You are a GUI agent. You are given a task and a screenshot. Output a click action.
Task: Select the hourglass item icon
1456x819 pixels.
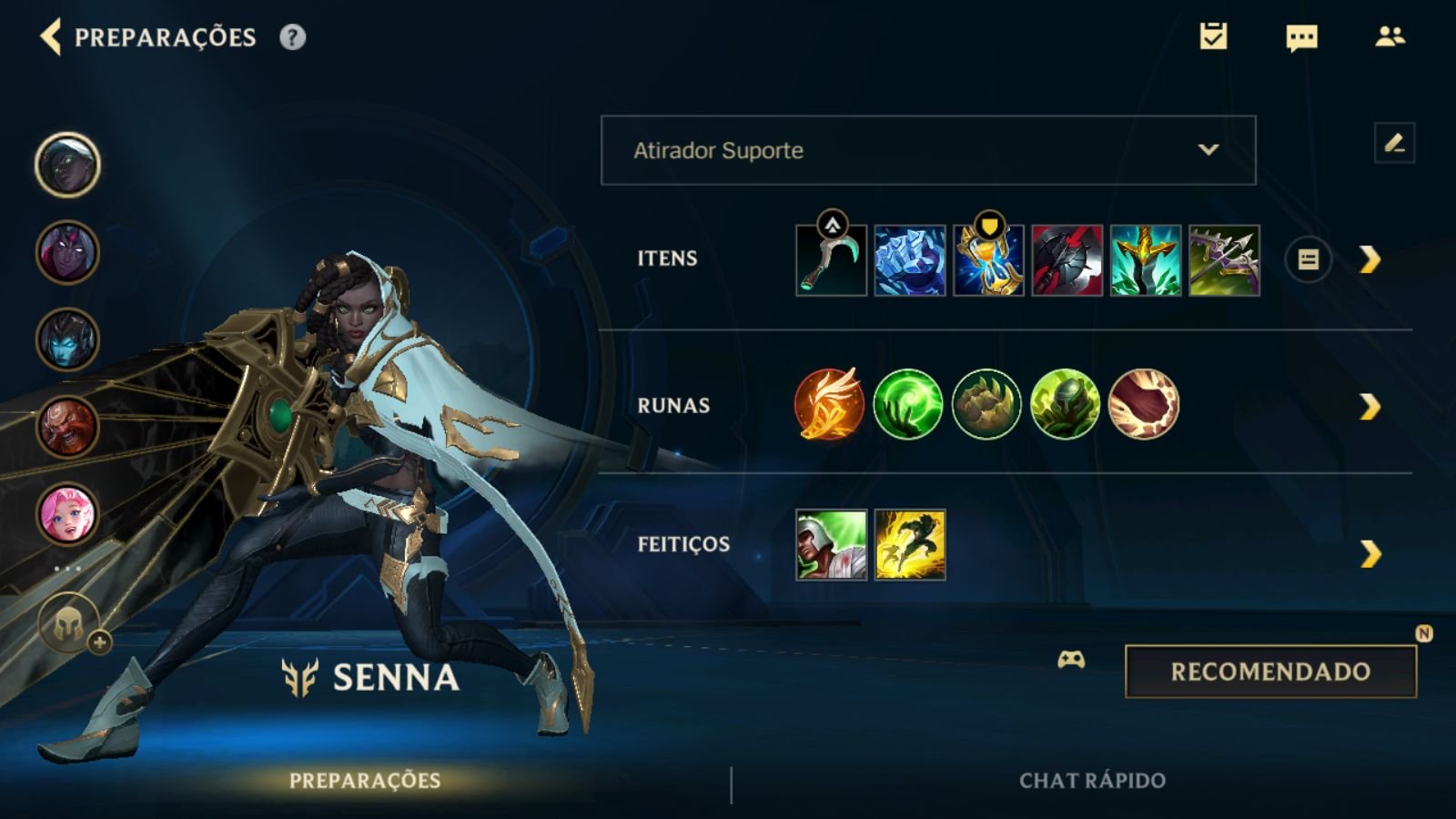point(988,260)
